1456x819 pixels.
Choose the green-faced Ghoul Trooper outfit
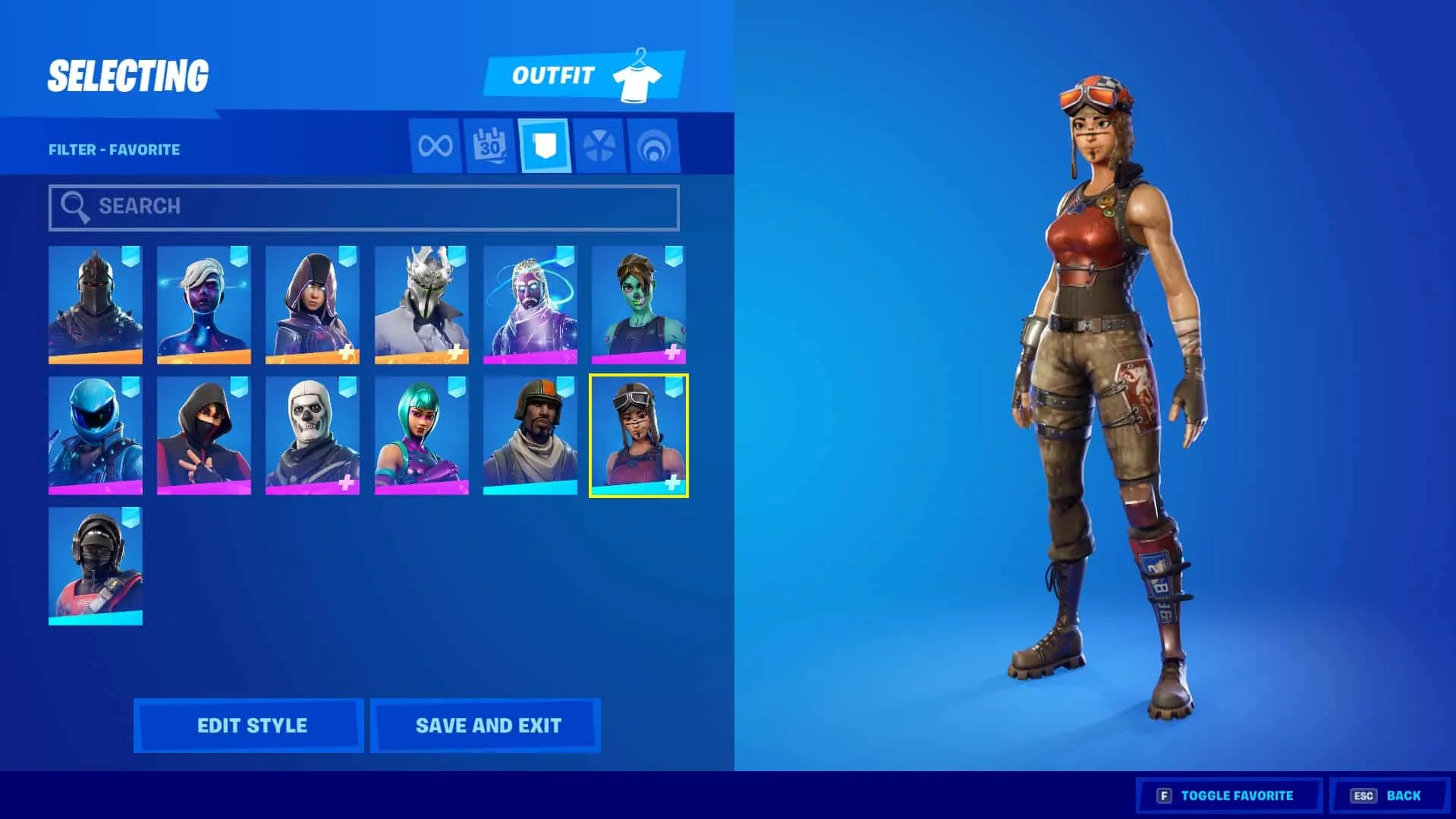pyautogui.click(x=638, y=304)
